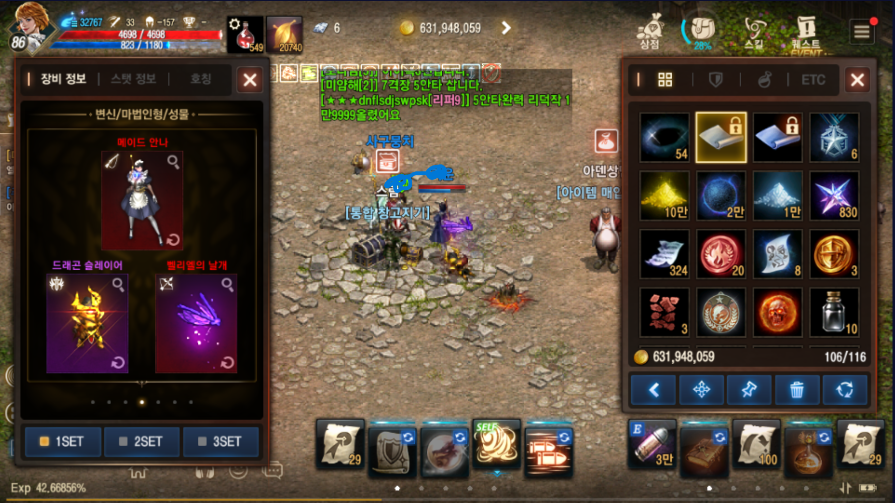Choose the 2SET equipment preset
Viewport: 895px width, 503px height.
tap(142, 441)
